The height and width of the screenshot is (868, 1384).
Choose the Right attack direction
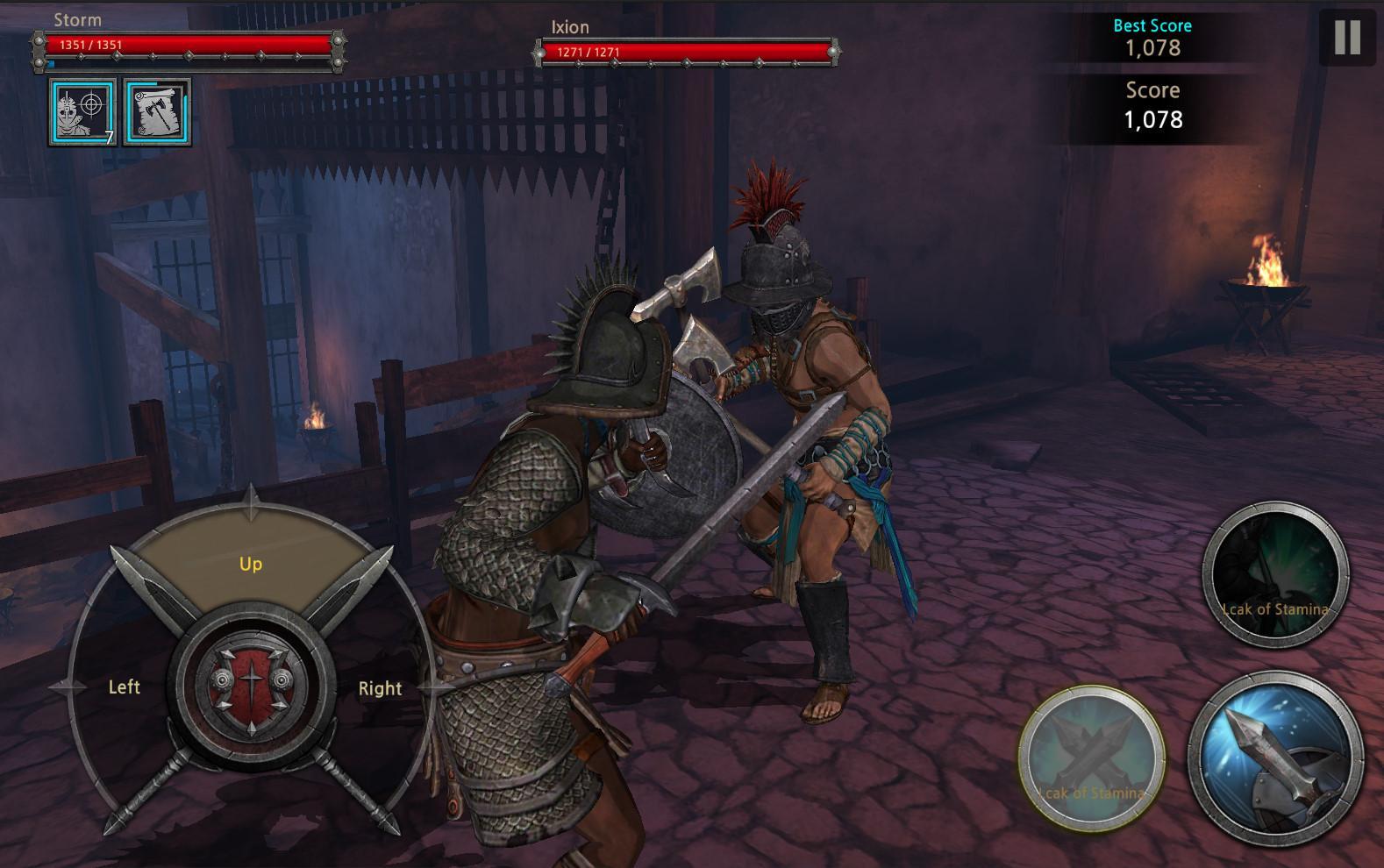point(380,688)
